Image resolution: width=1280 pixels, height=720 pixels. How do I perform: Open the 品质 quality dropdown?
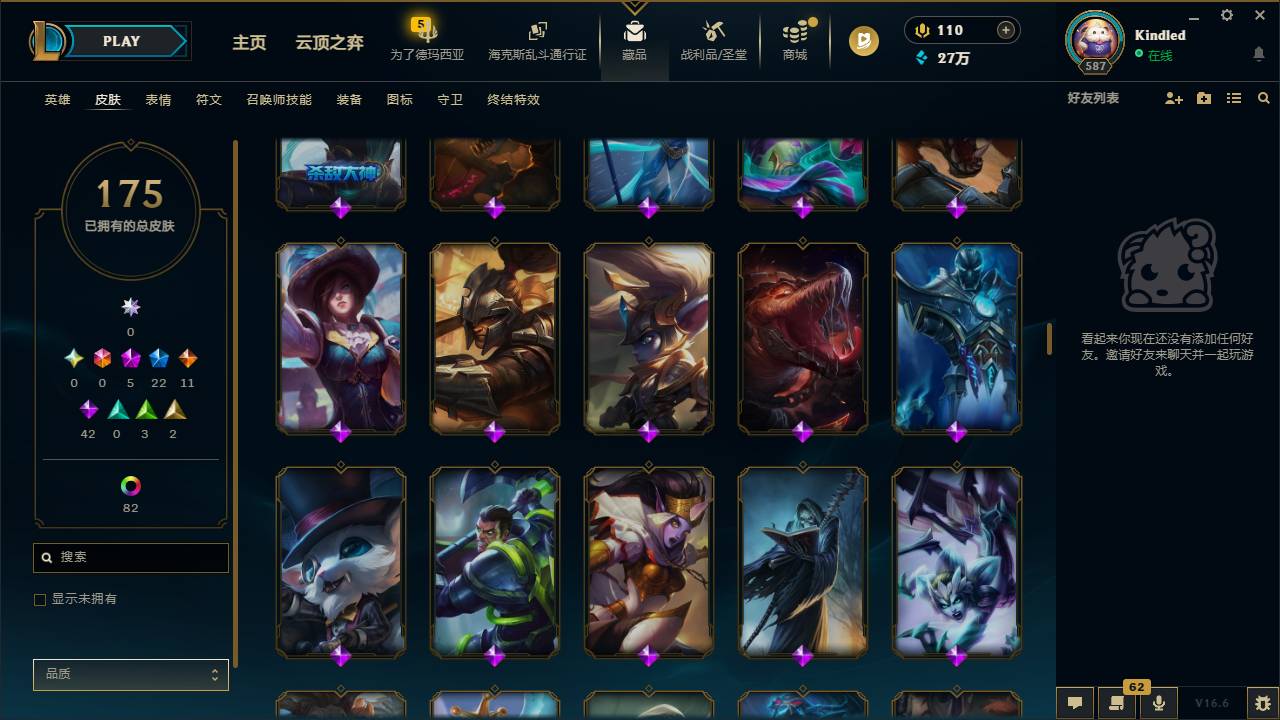tap(130, 674)
